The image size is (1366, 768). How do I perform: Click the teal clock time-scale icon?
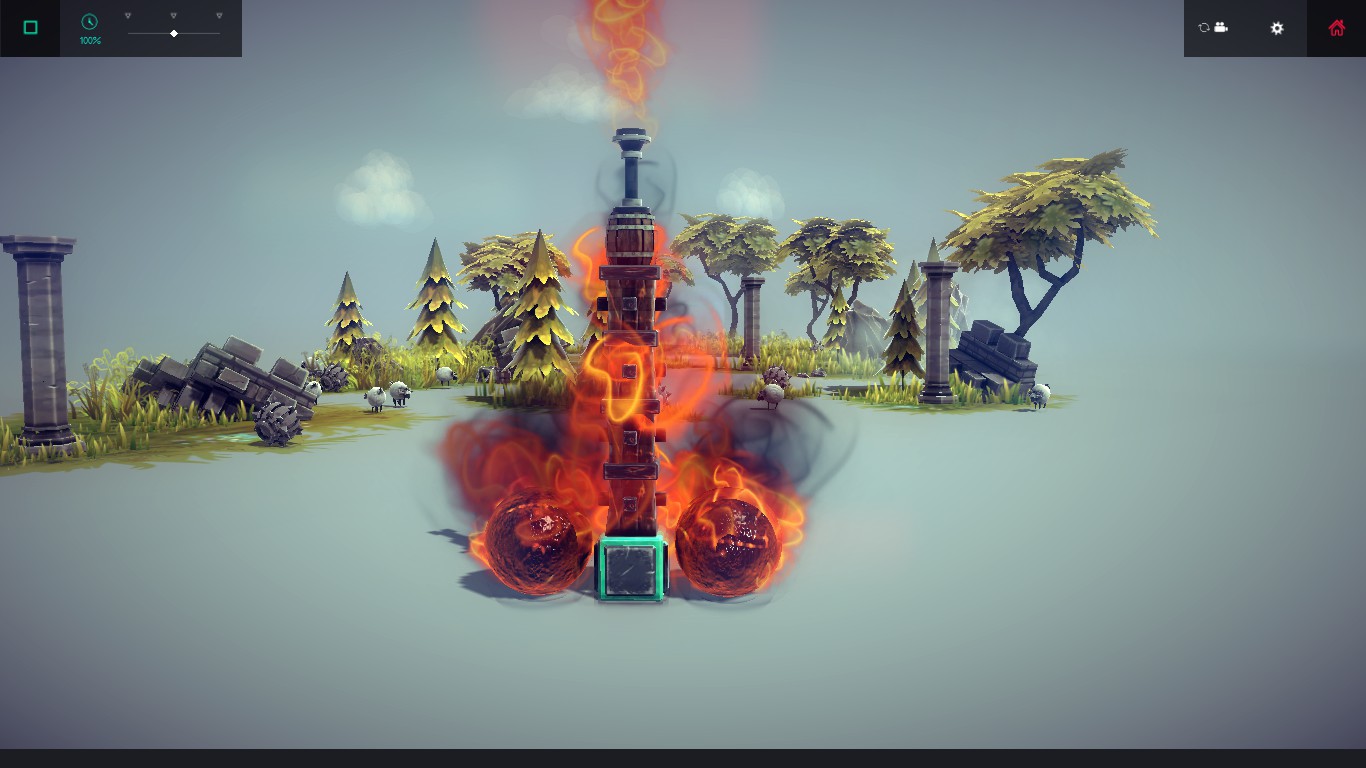click(x=89, y=21)
